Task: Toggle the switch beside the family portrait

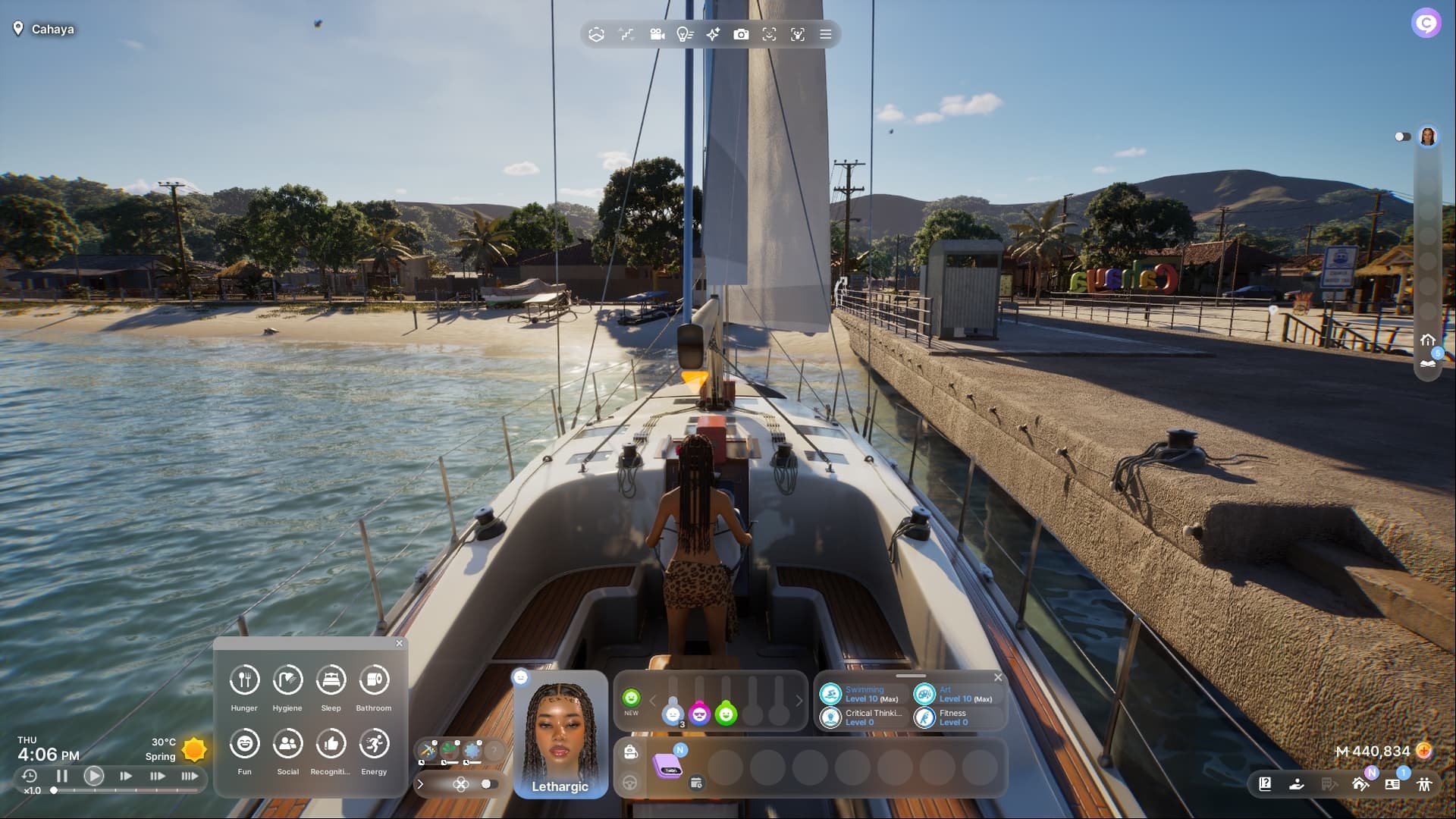Action: tap(1402, 136)
